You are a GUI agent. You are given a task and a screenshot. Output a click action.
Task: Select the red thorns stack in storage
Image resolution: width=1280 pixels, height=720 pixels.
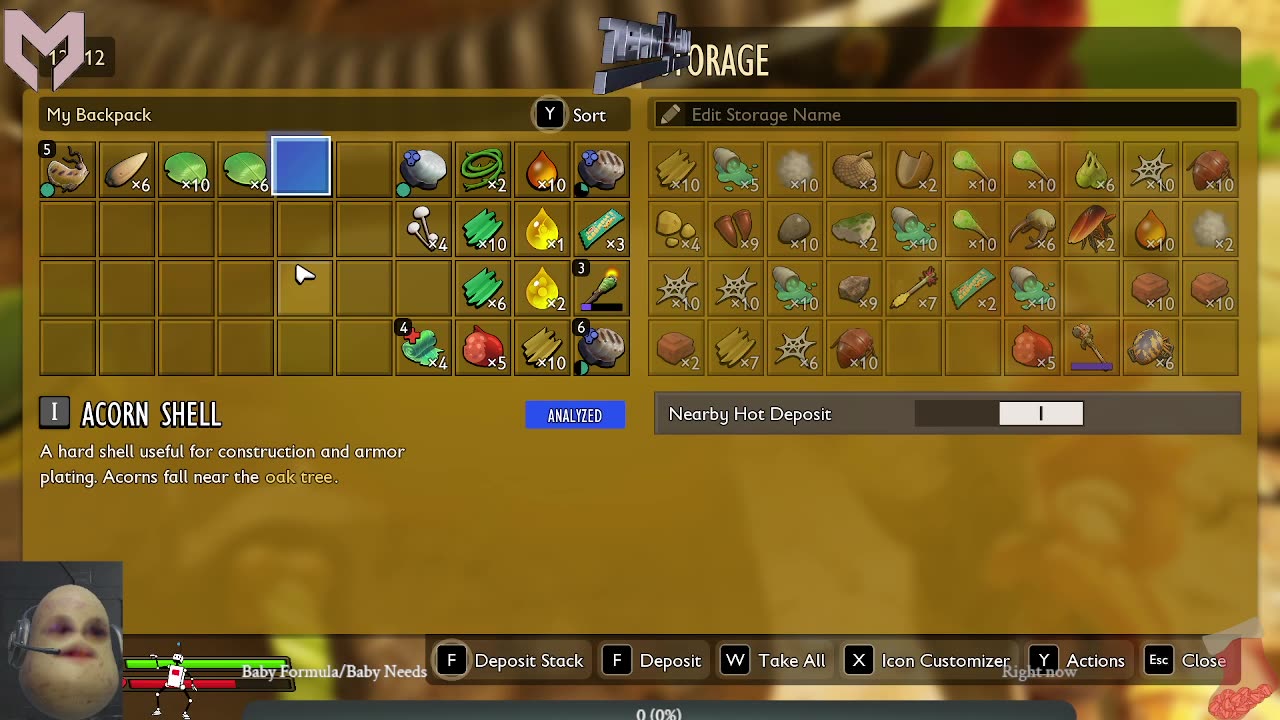coord(736,229)
